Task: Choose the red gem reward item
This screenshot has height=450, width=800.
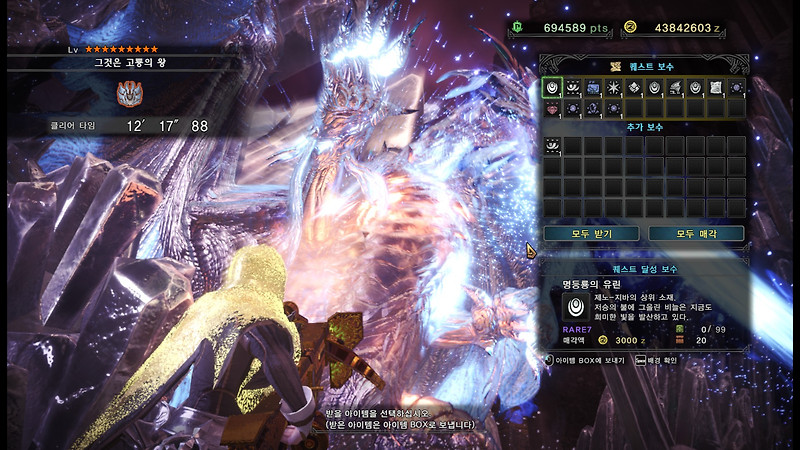Action: click(552, 108)
